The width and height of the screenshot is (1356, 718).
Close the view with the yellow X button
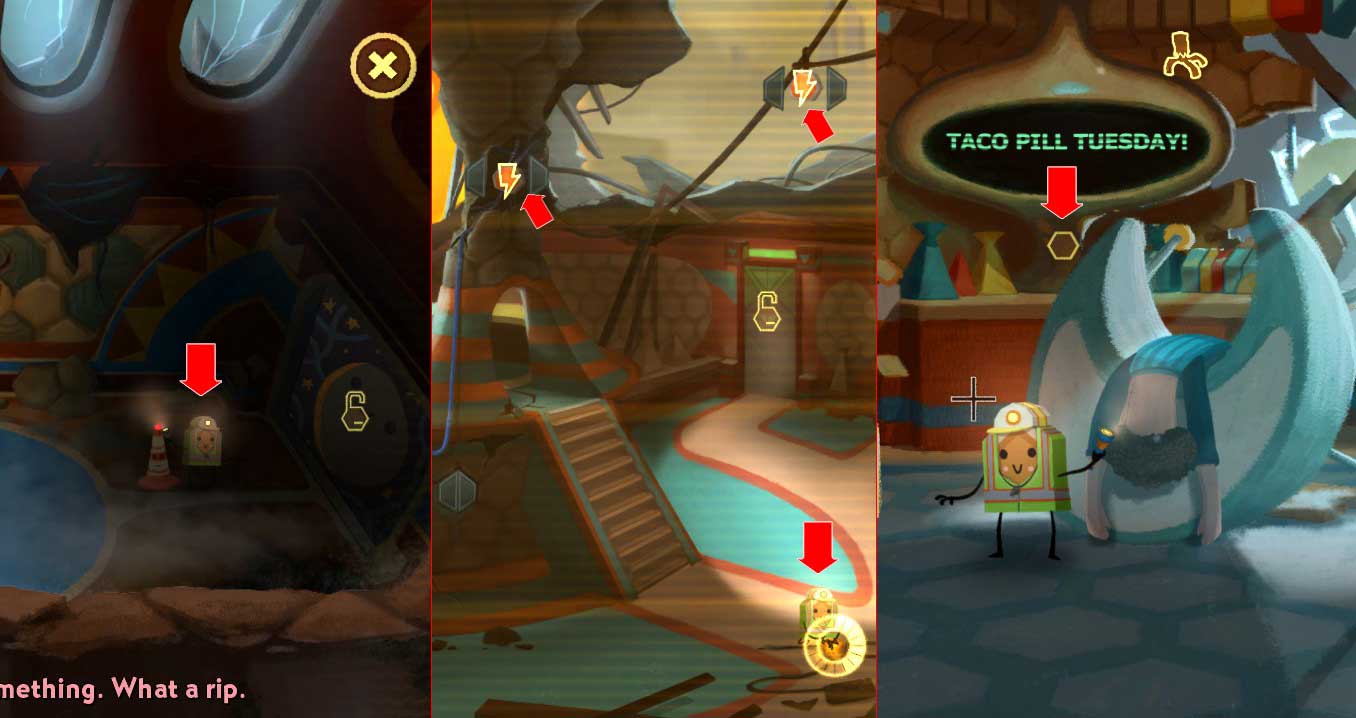383,66
